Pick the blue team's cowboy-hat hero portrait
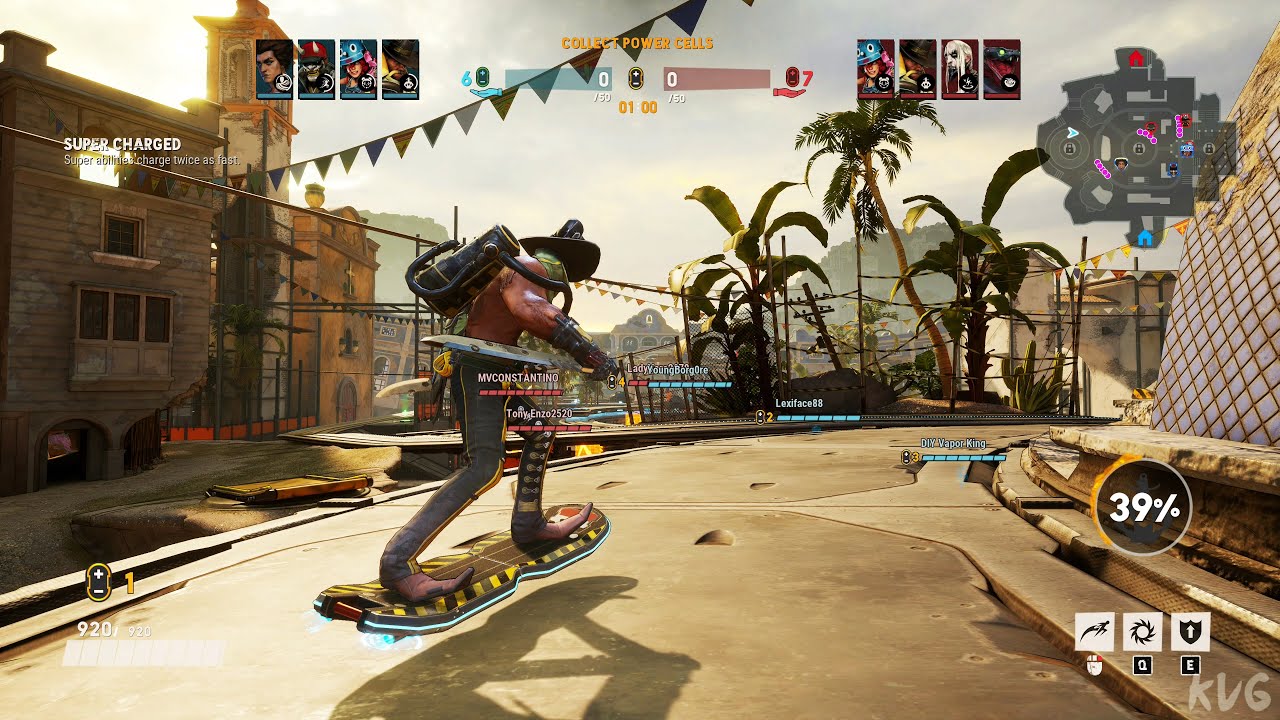The image size is (1280, 720). (400, 68)
